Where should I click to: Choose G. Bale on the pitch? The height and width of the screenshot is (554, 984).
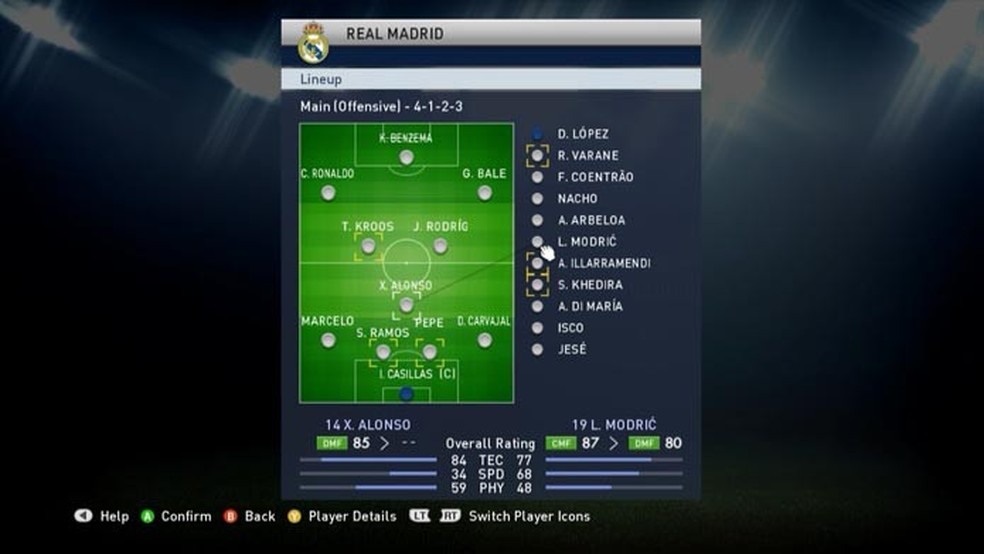pos(485,192)
